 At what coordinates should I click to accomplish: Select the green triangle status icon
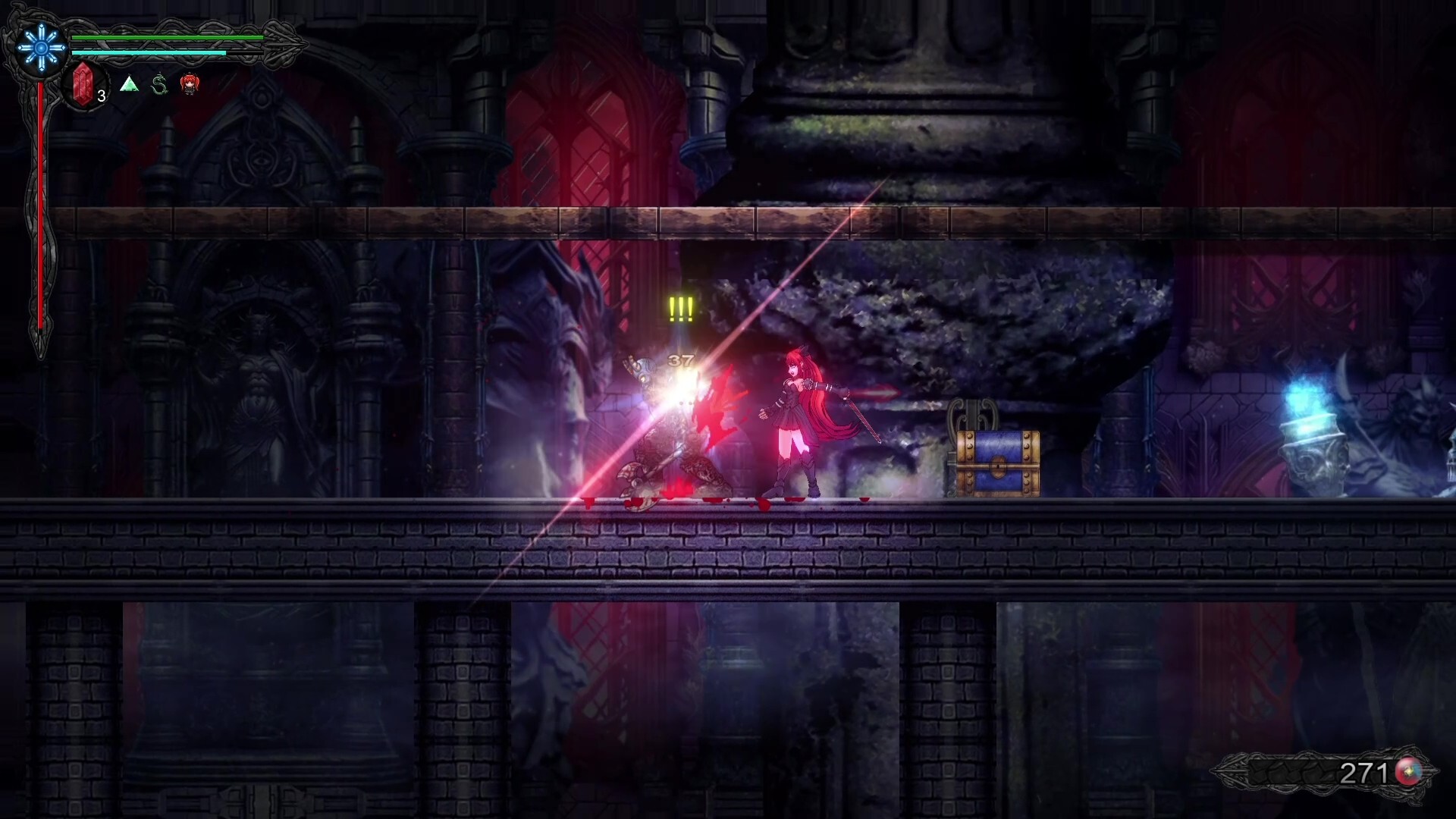click(x=129, y=84)
